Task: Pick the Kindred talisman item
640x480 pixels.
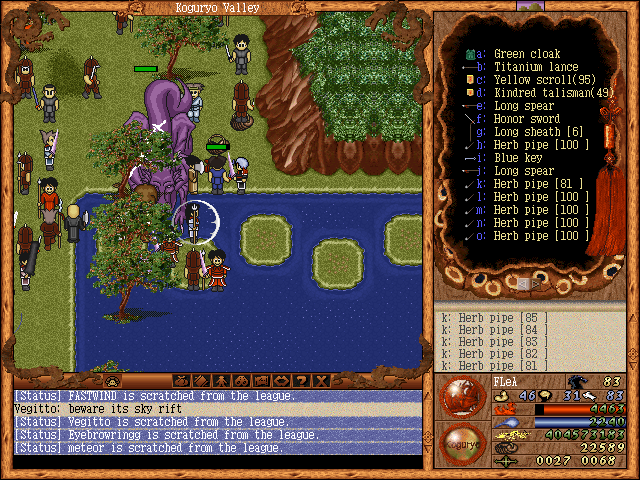Action: (544, 93)
